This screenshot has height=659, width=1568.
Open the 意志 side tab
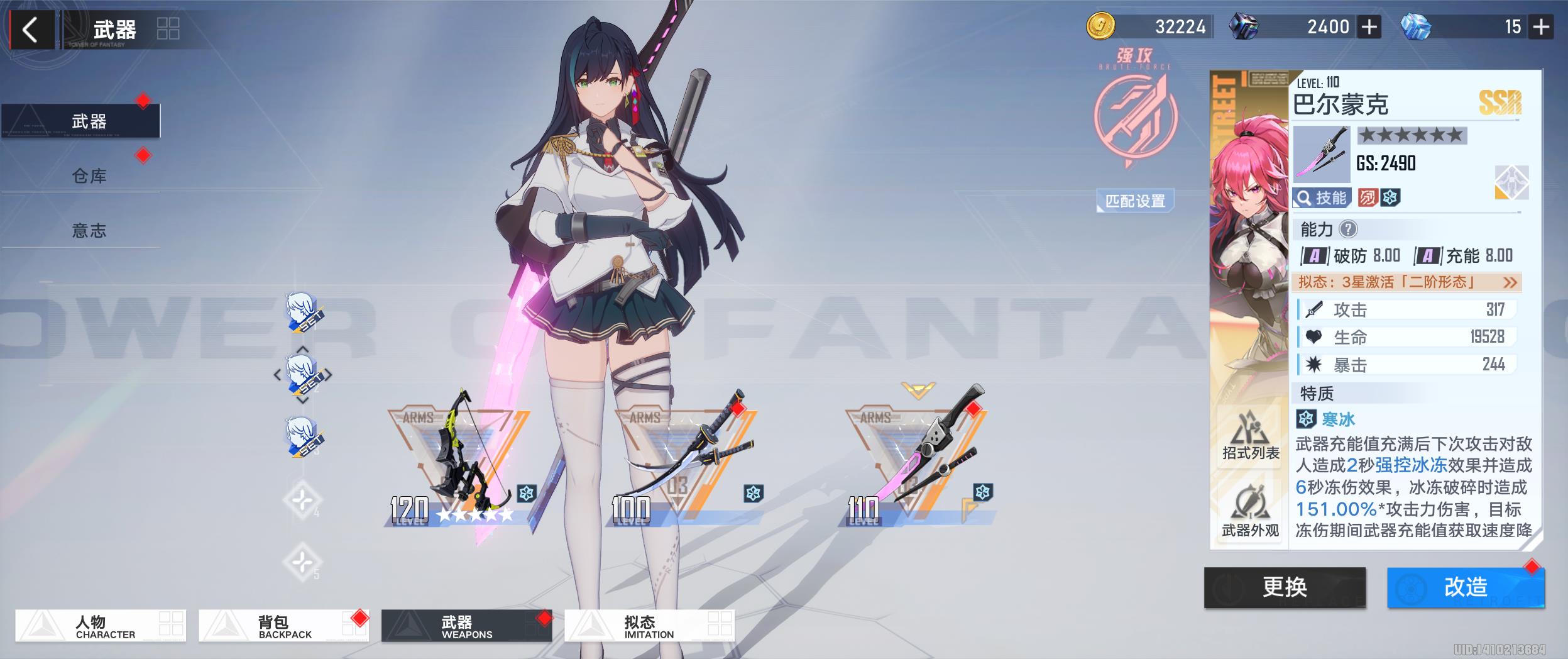(89, 231)
